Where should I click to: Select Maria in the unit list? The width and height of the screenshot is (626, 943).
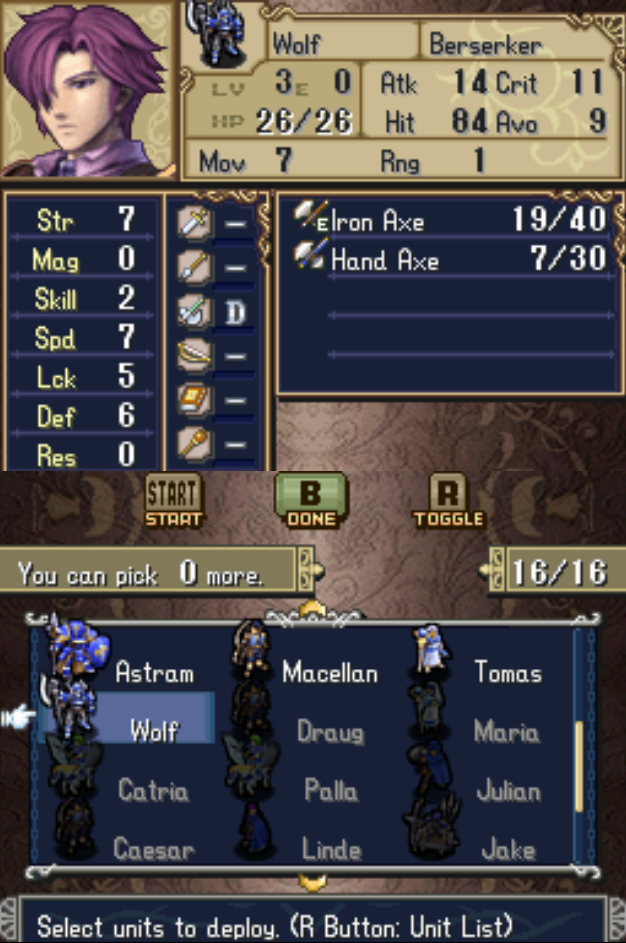click(x=507, y=731)
